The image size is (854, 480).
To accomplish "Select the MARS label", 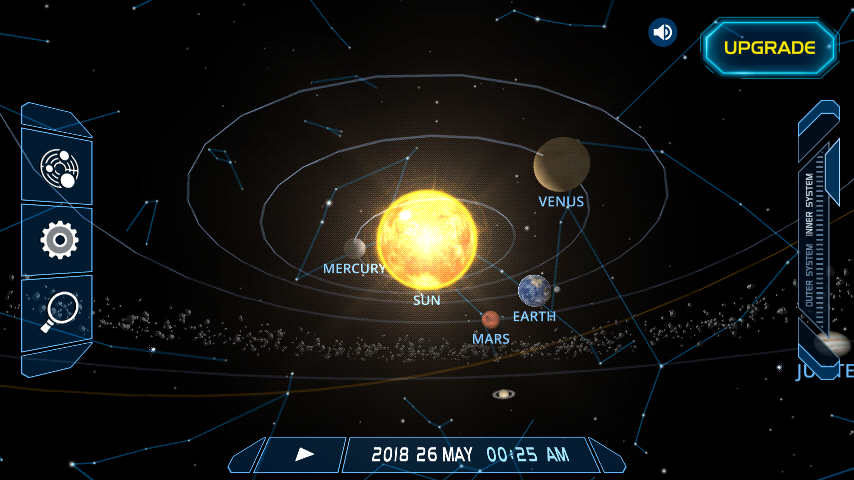I will [x=491, y=339].
